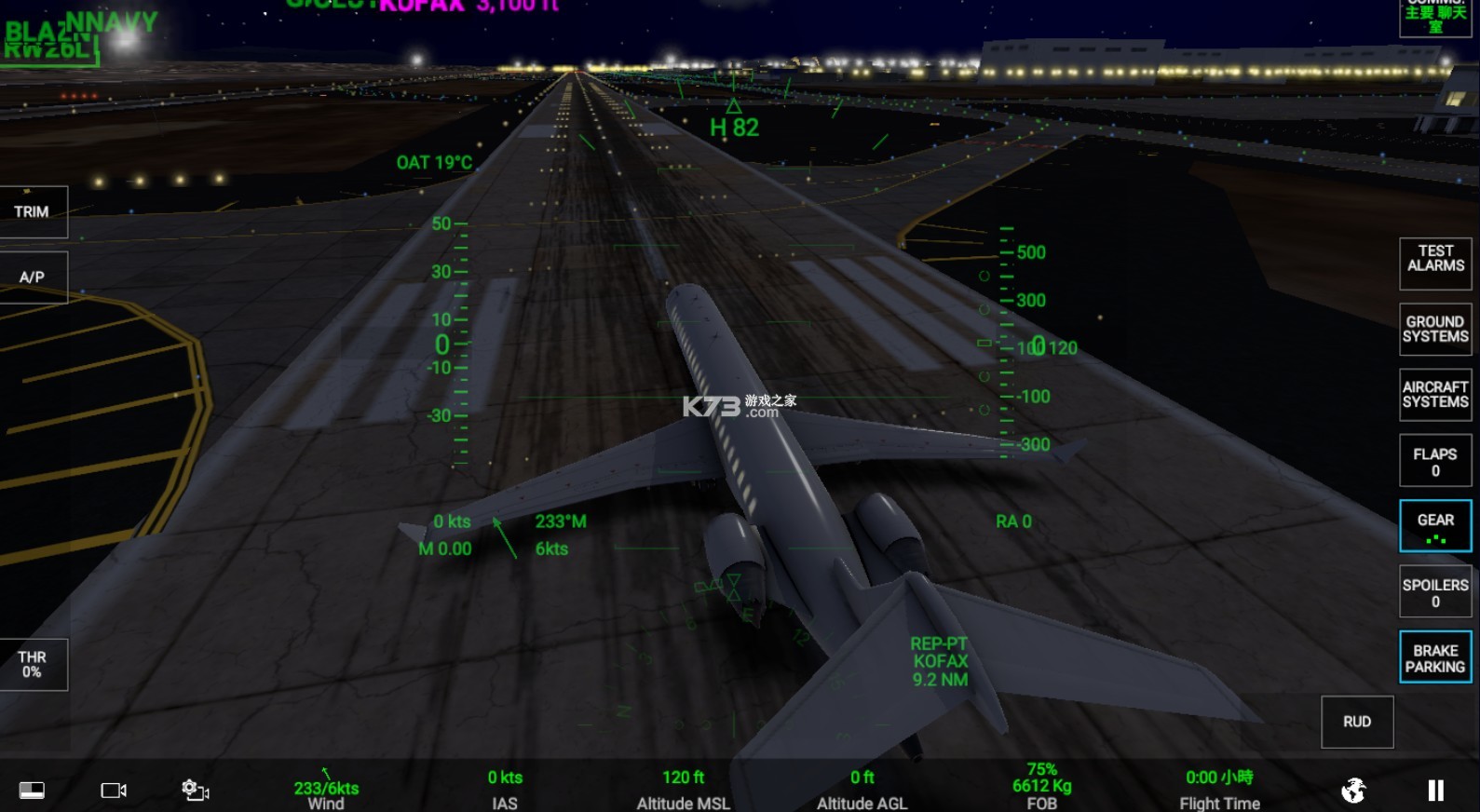Screen dimensions: 1480x812
Task: Open the A/P autopilot panel
Action: click(x=34, y=276)
